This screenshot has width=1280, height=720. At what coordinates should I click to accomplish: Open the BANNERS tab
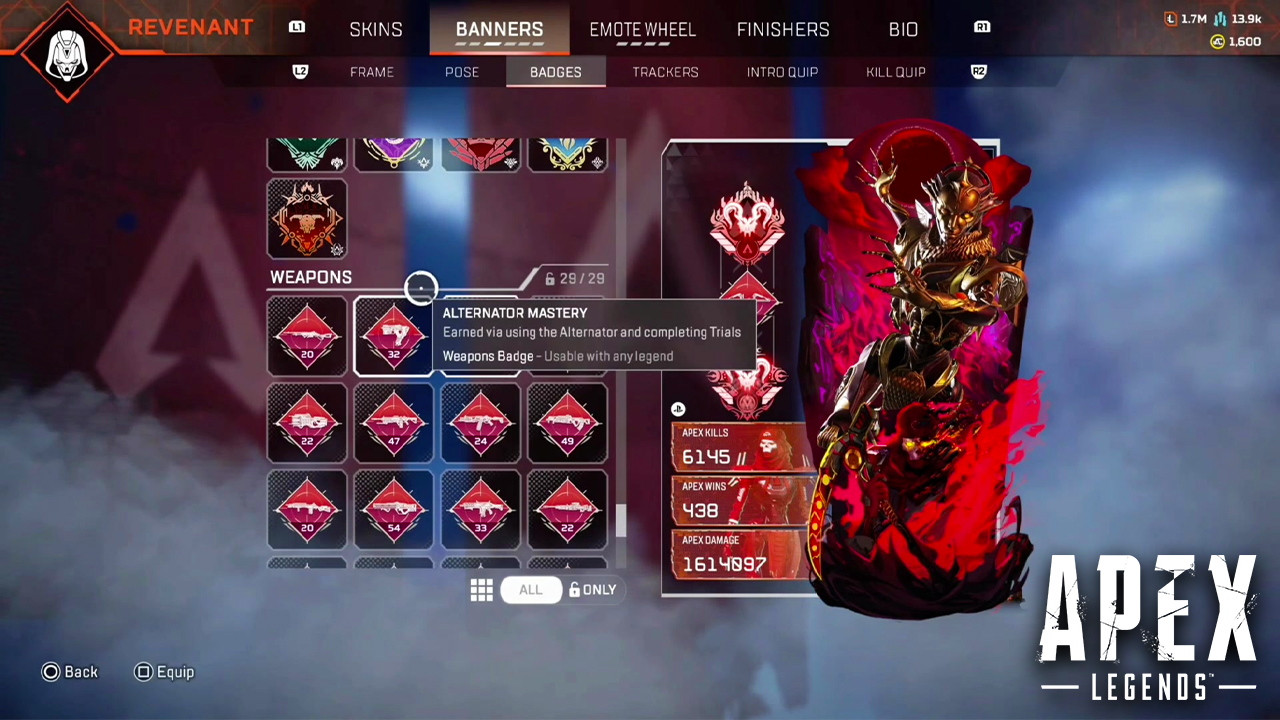point(499,29)
